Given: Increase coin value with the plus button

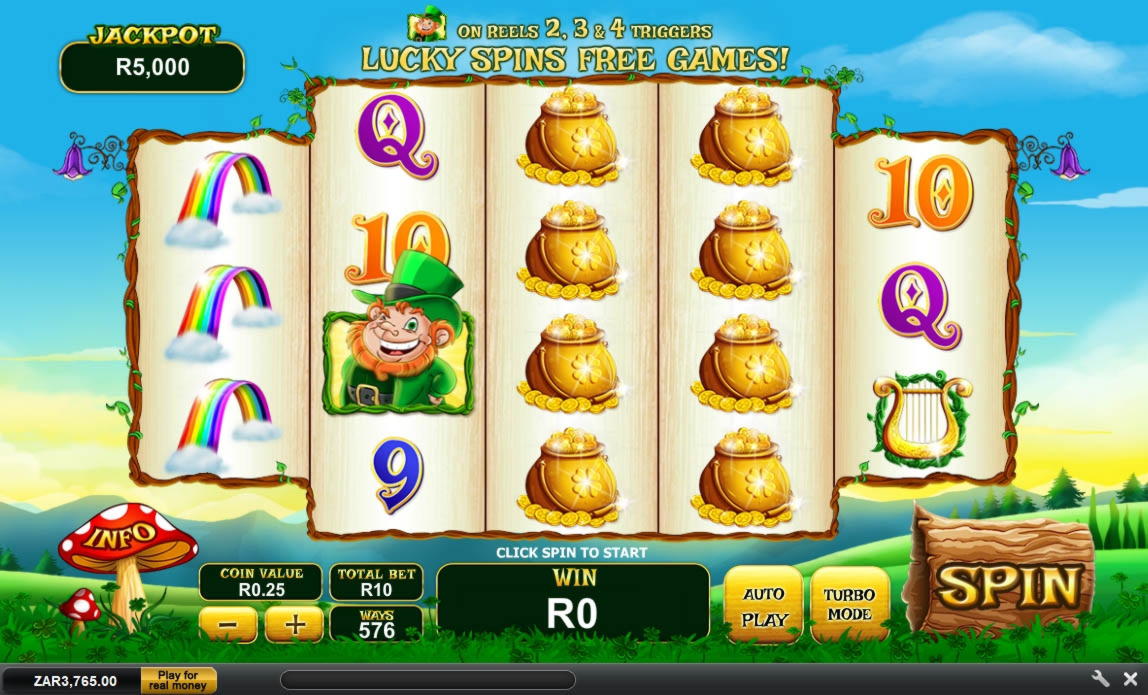Looking at the screenshot, I should pos(294,625).
